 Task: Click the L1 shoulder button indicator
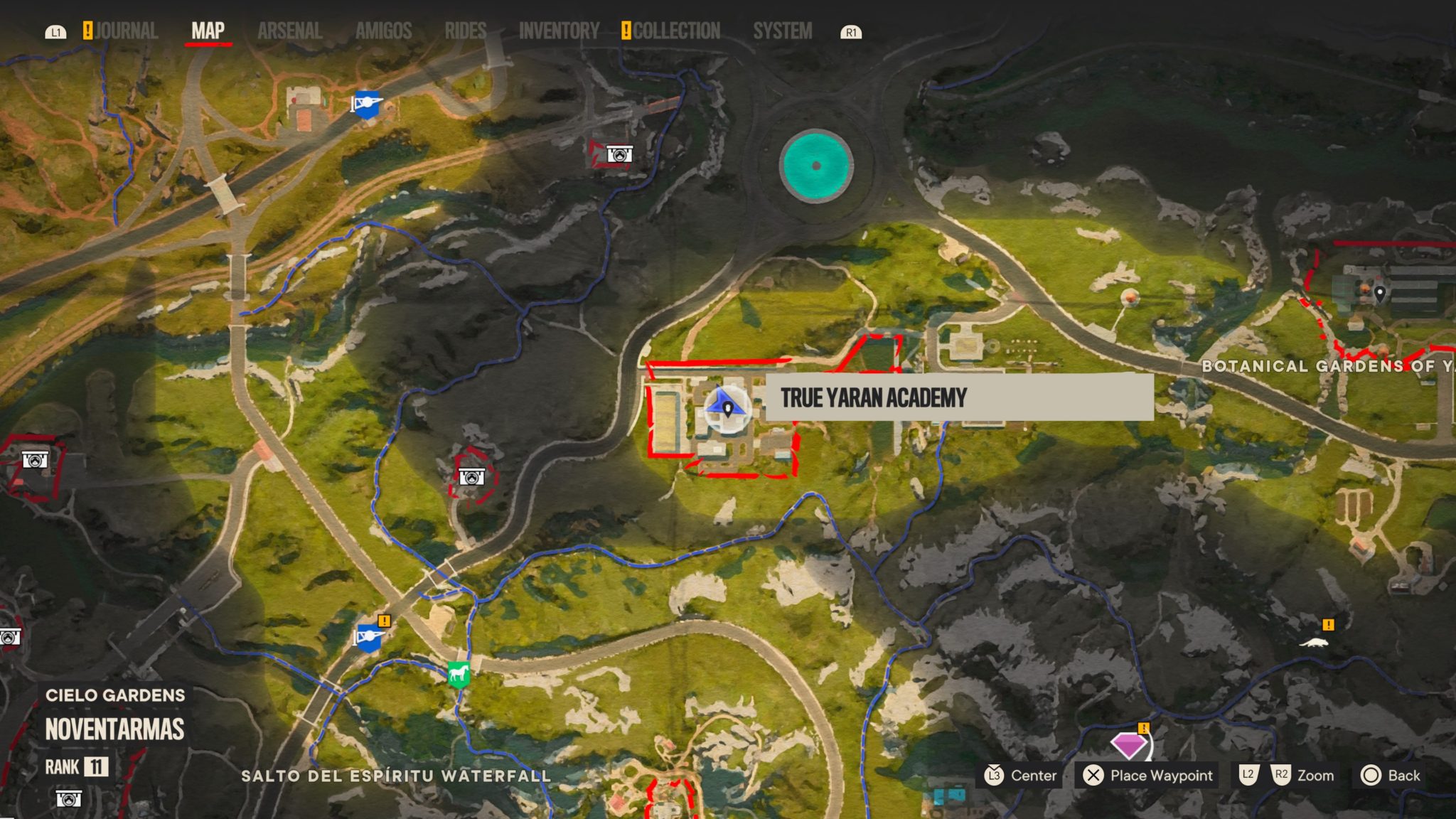[x=57, y=31]
